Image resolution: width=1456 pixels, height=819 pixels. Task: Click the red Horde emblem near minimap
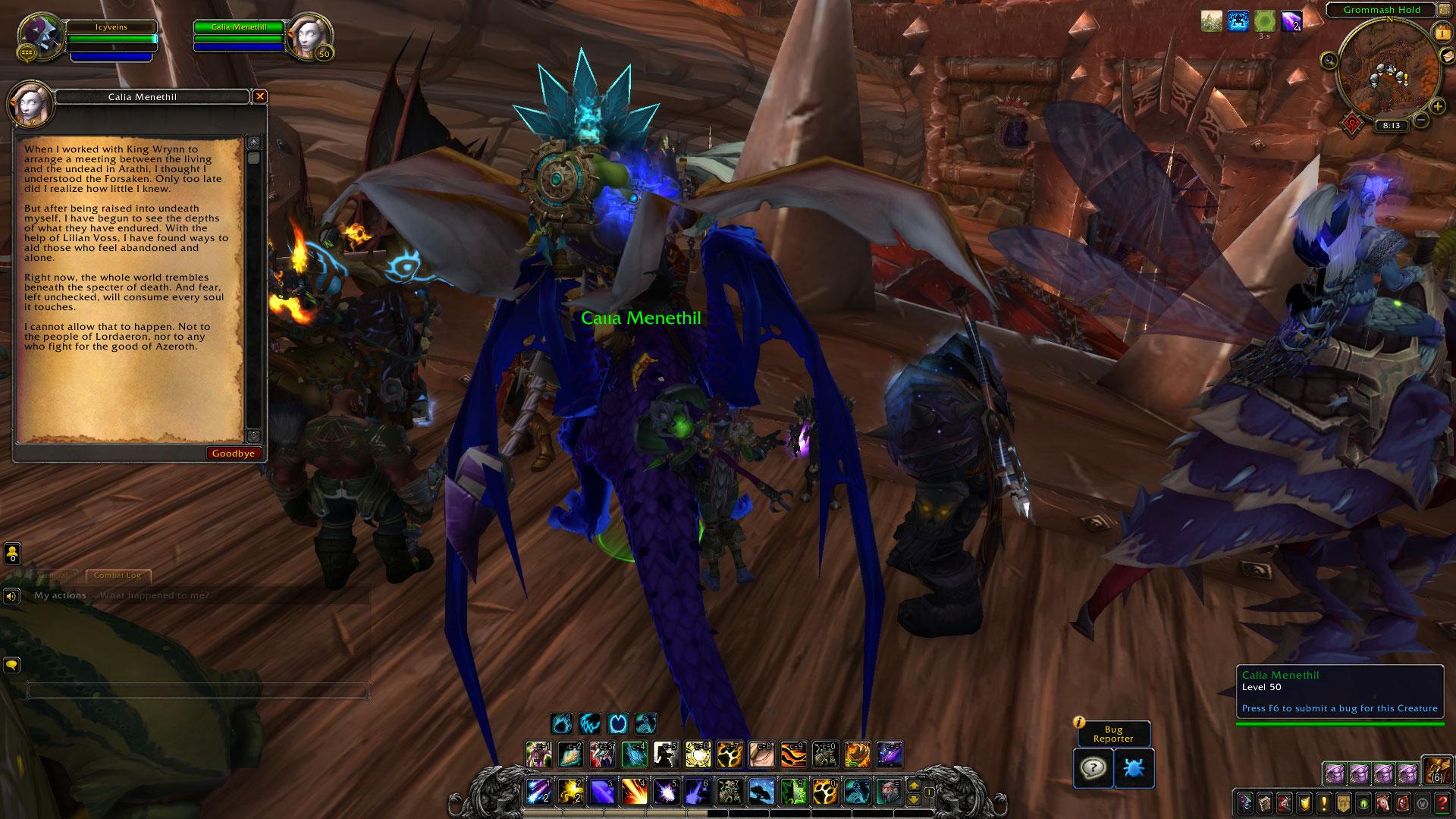1351,121
